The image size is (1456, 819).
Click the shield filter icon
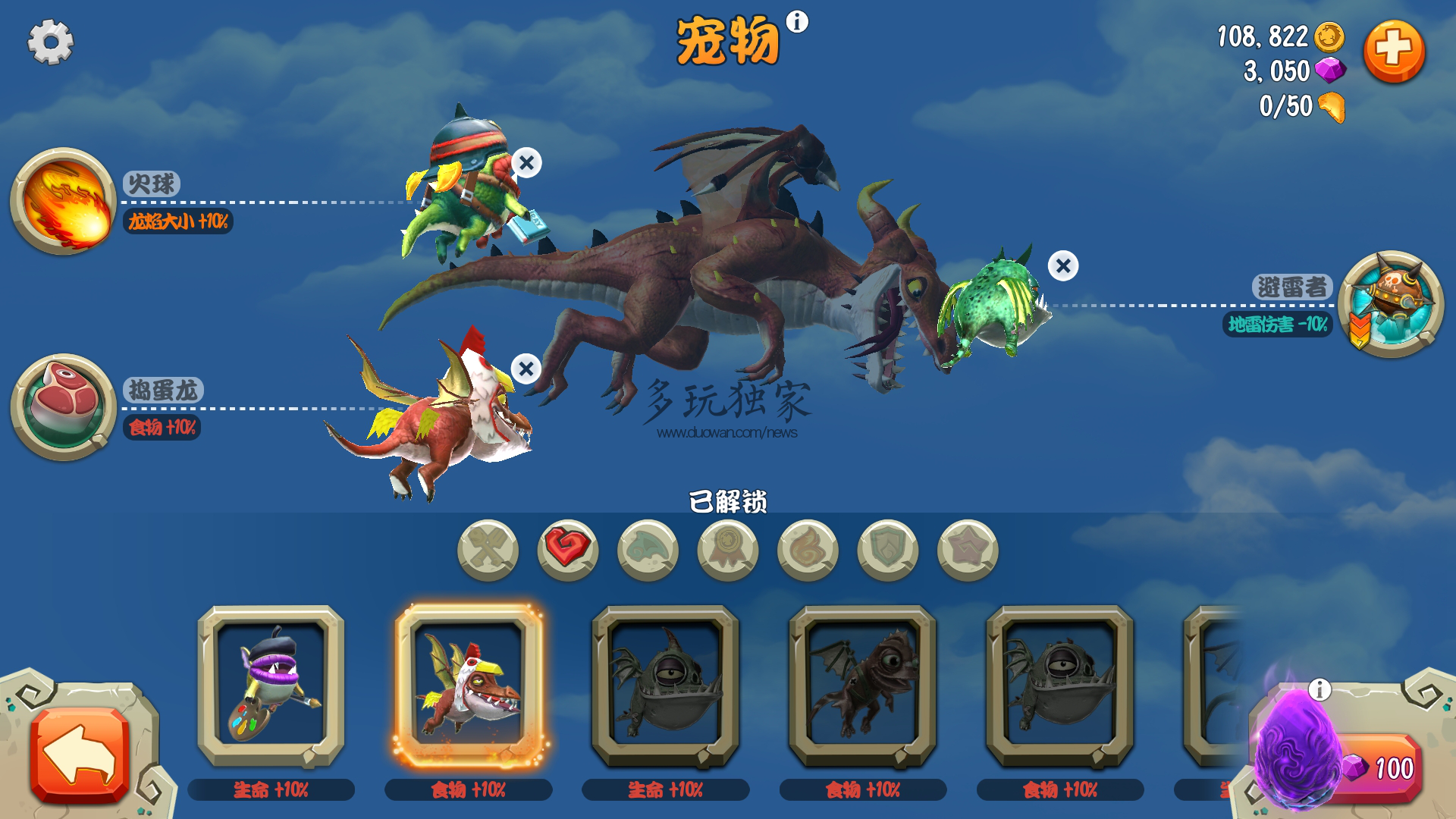coord(886,551)
